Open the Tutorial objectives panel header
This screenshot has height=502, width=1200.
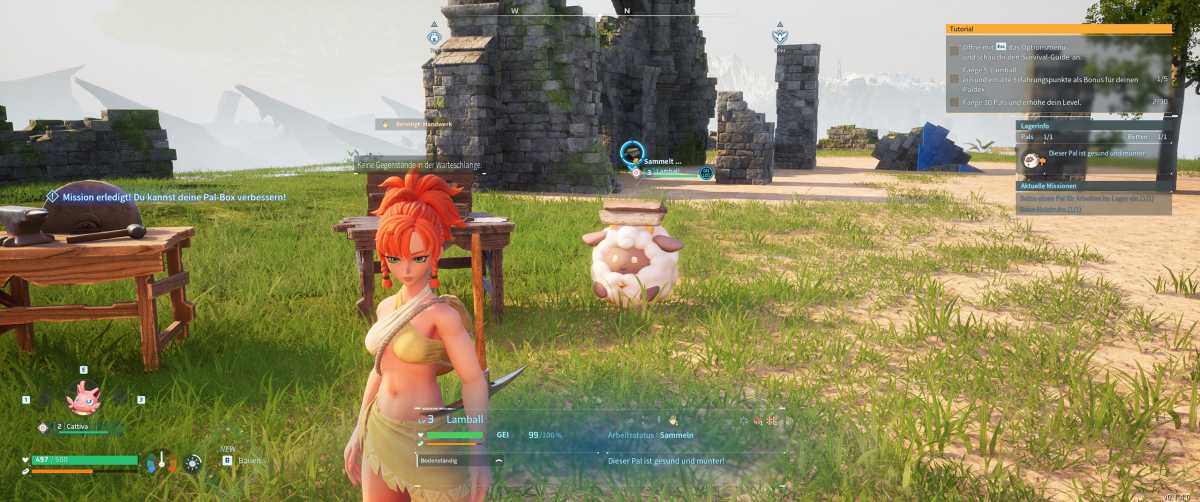[x=1058, y=29]
